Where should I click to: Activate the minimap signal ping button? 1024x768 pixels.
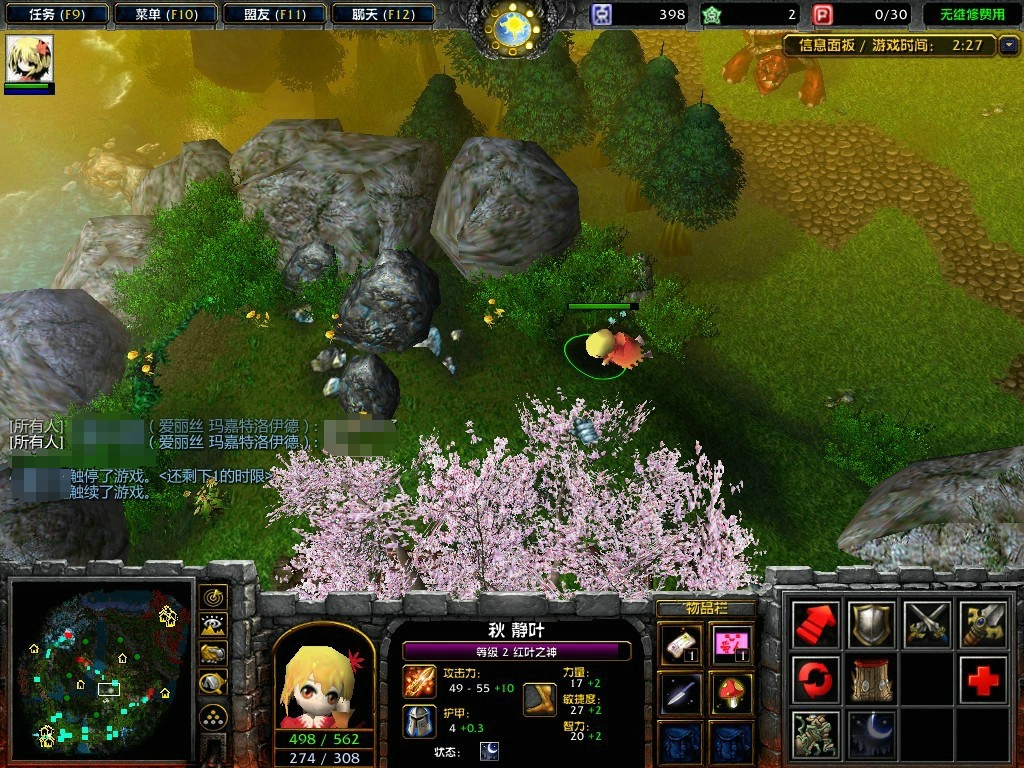(x=212, y=597)
